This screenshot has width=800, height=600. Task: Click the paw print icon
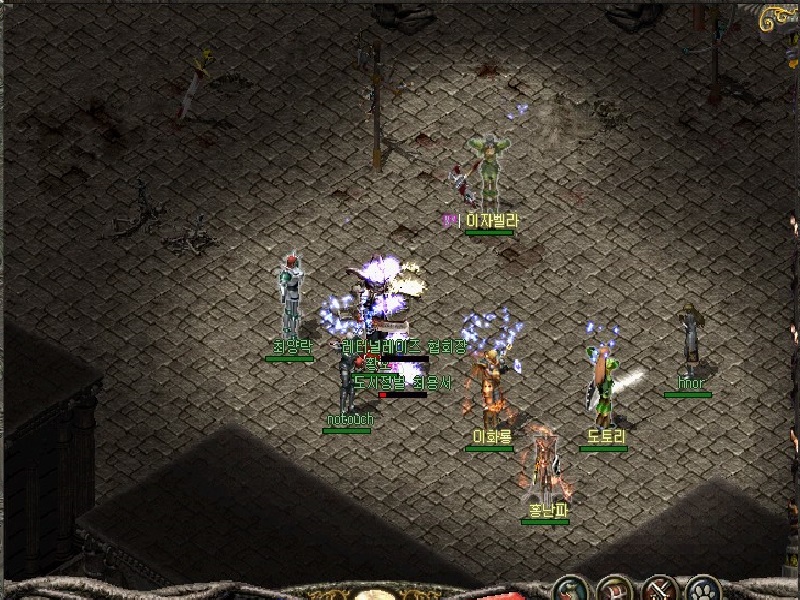point(703,588)
